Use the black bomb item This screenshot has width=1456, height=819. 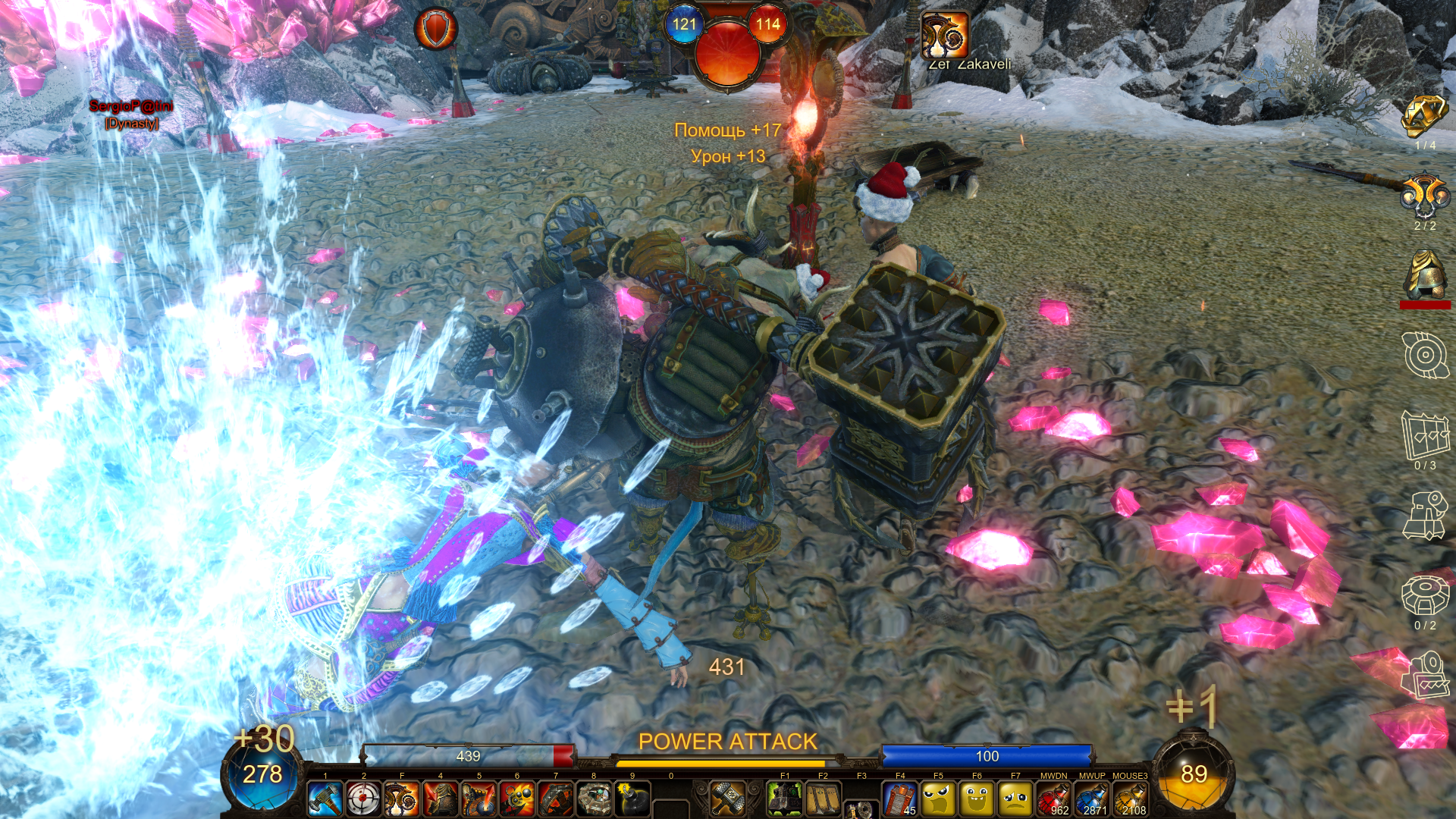(632, 799)
